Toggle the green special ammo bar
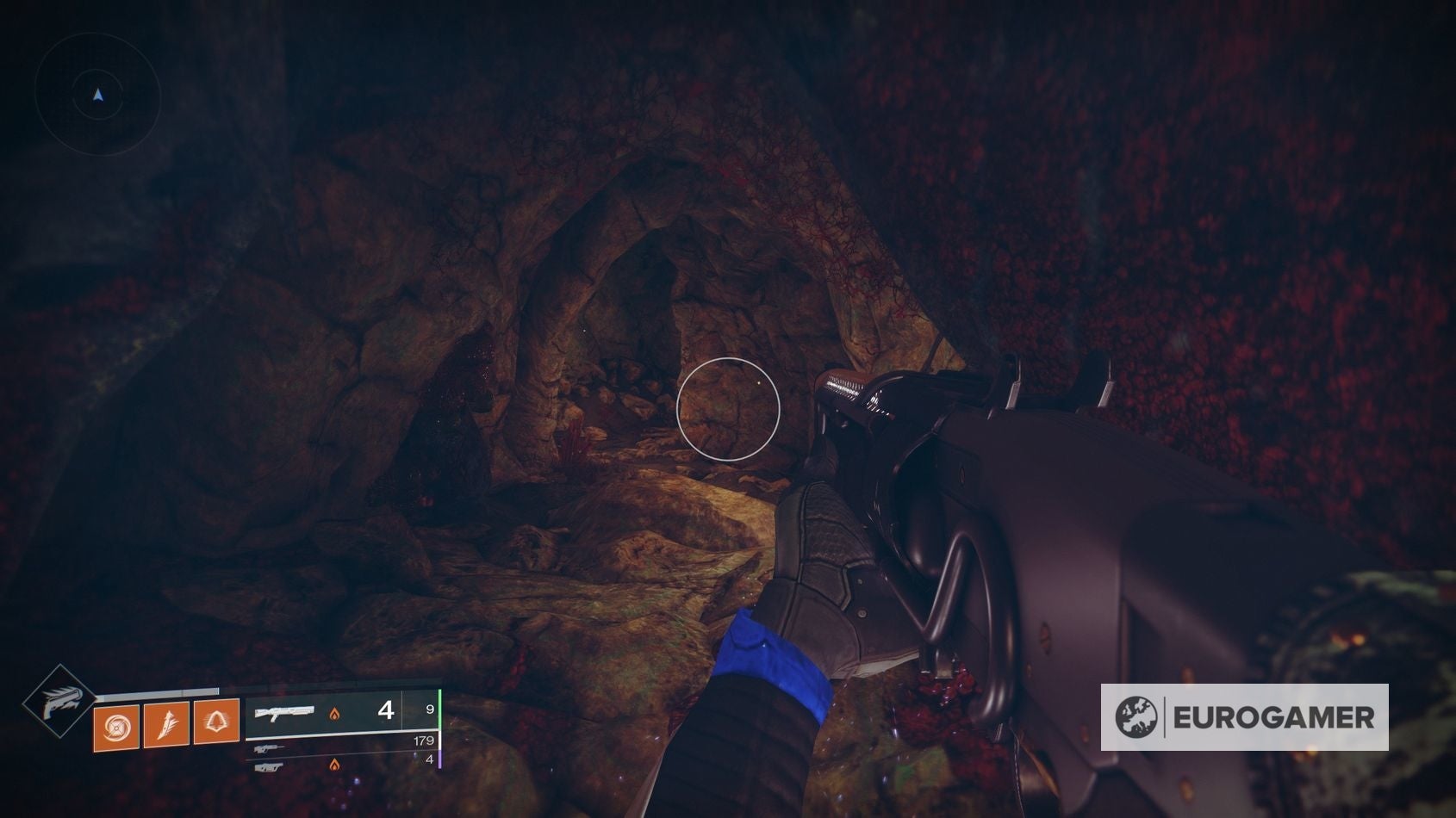The width and height of the screenshot is (1456, 818). coord(439,710)
